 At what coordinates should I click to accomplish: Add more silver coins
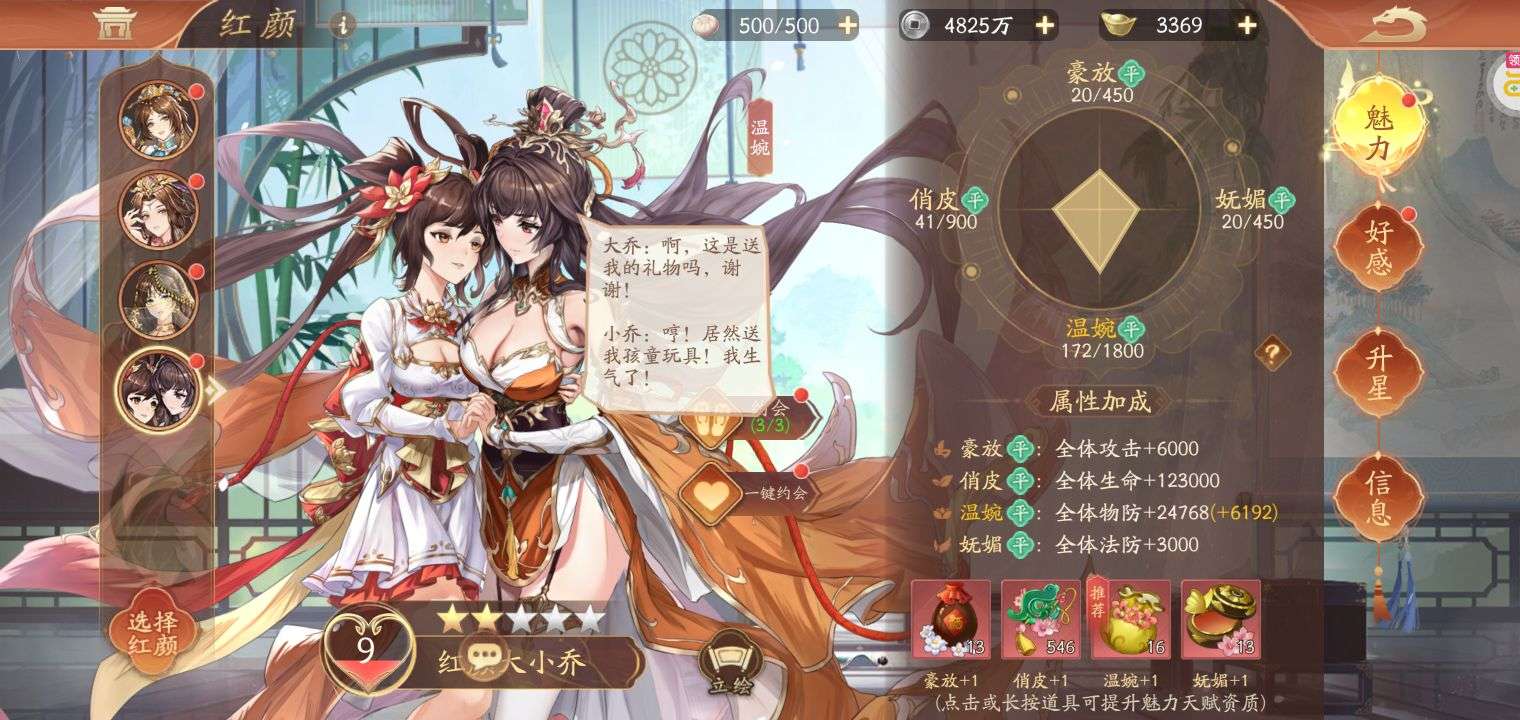coord(1045,25)
